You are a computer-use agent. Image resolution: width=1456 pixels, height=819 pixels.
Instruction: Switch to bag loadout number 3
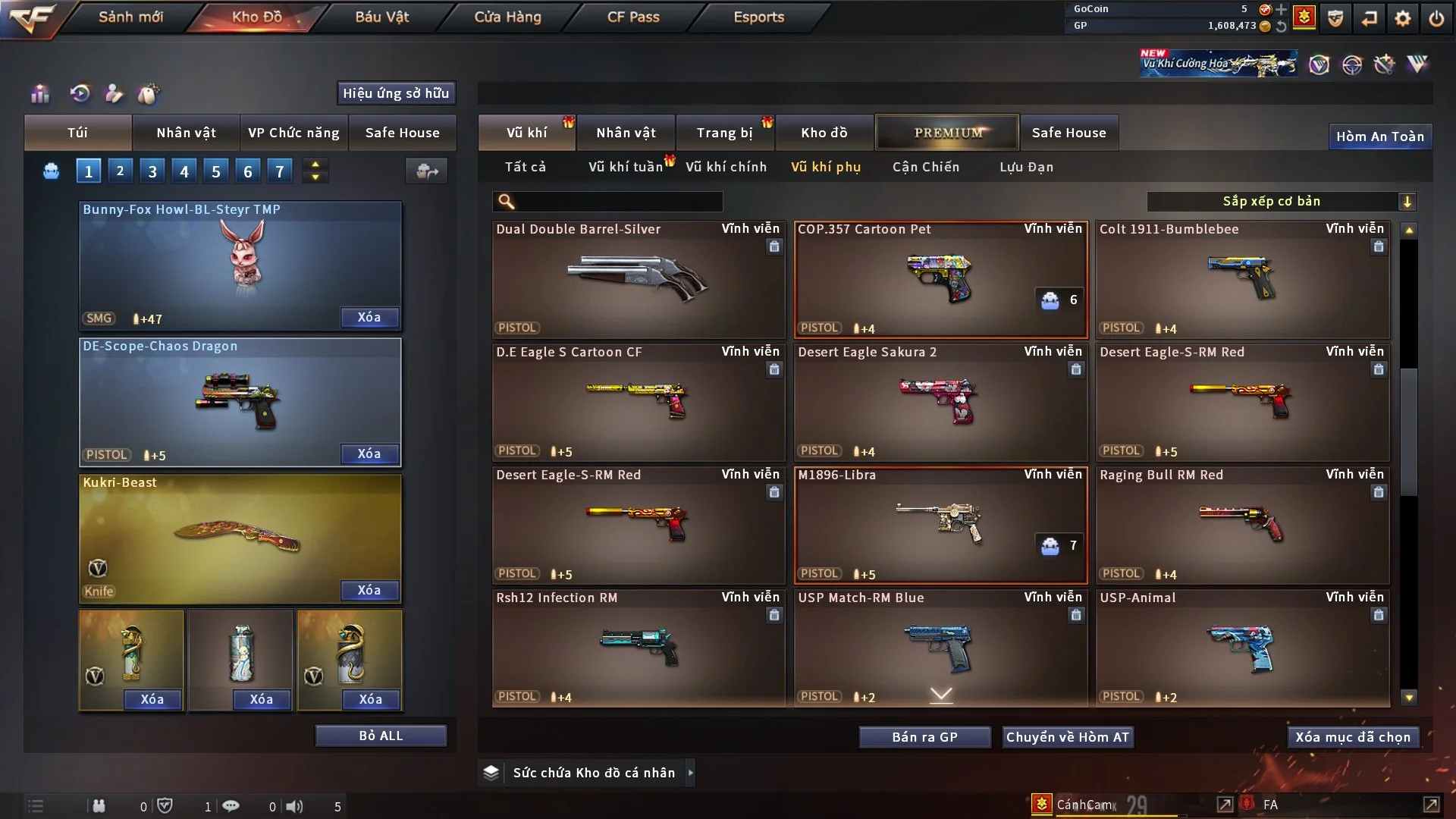[x=152, y=171]
